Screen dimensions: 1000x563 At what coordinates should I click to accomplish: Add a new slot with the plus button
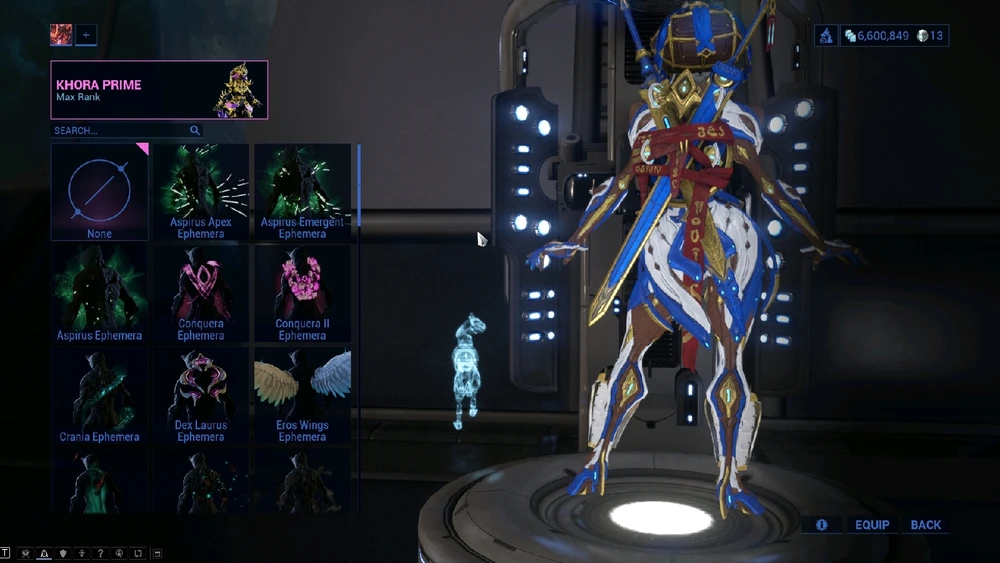[86, 36]
